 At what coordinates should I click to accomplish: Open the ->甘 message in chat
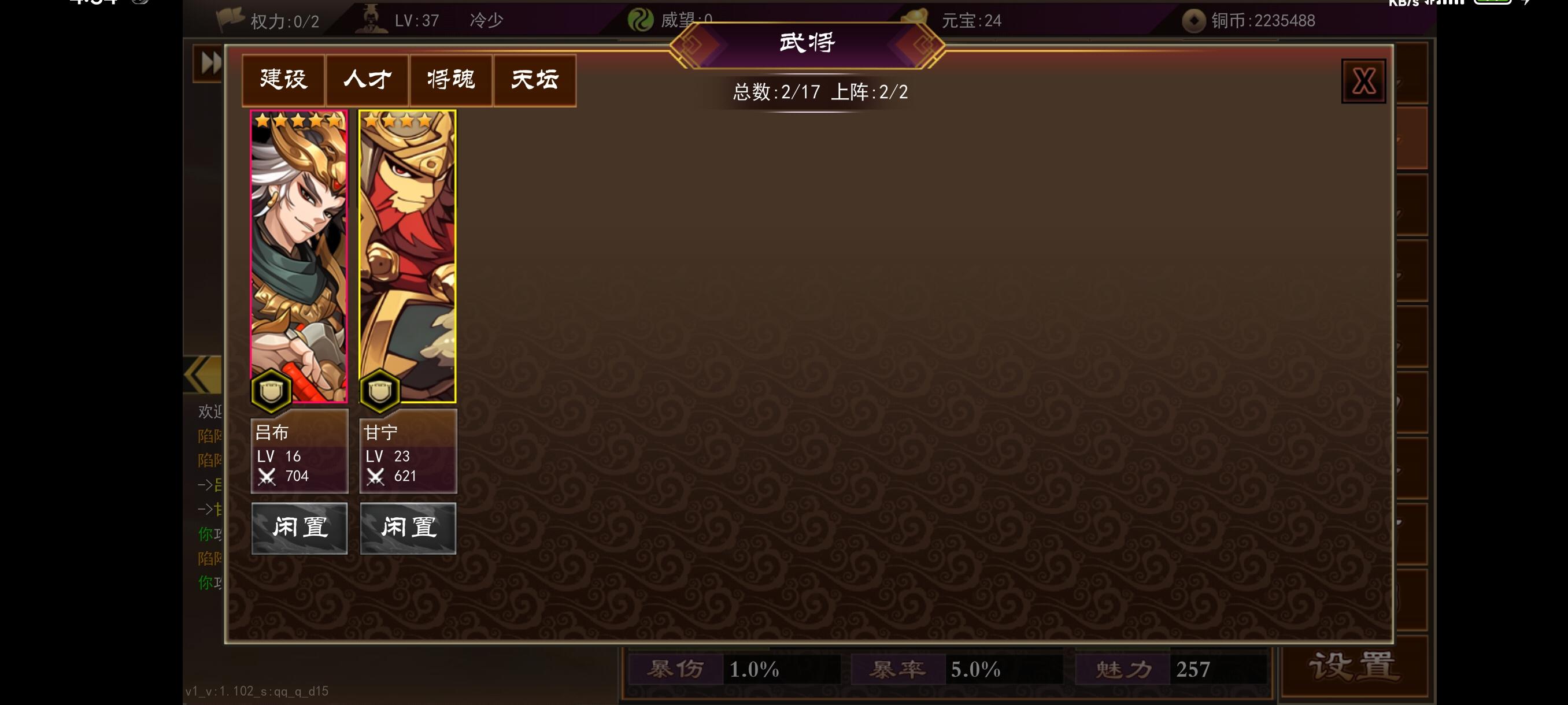coord(207,510)
